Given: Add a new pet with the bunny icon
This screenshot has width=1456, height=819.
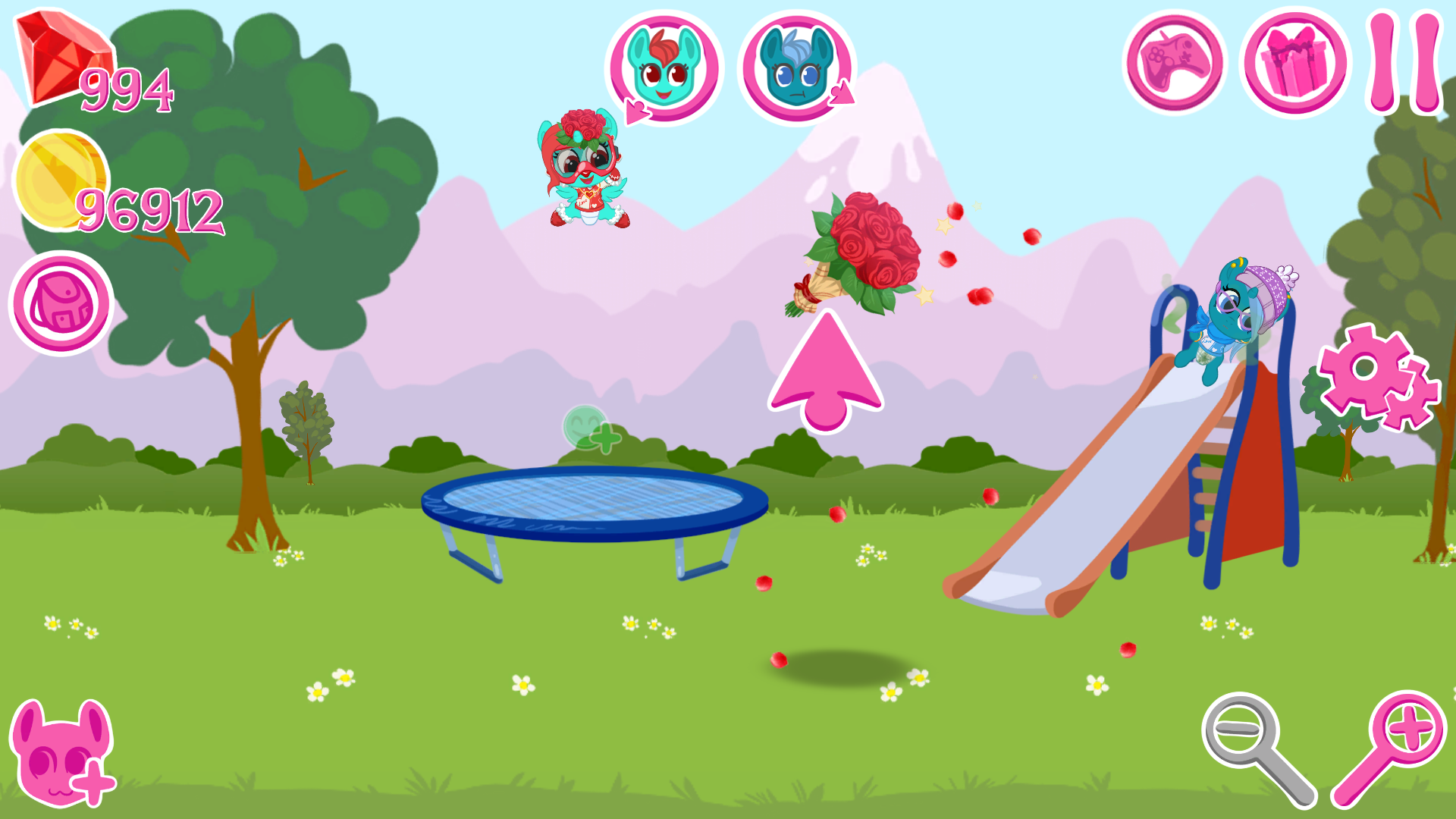Looking at the screenshot, I should 61,755.
